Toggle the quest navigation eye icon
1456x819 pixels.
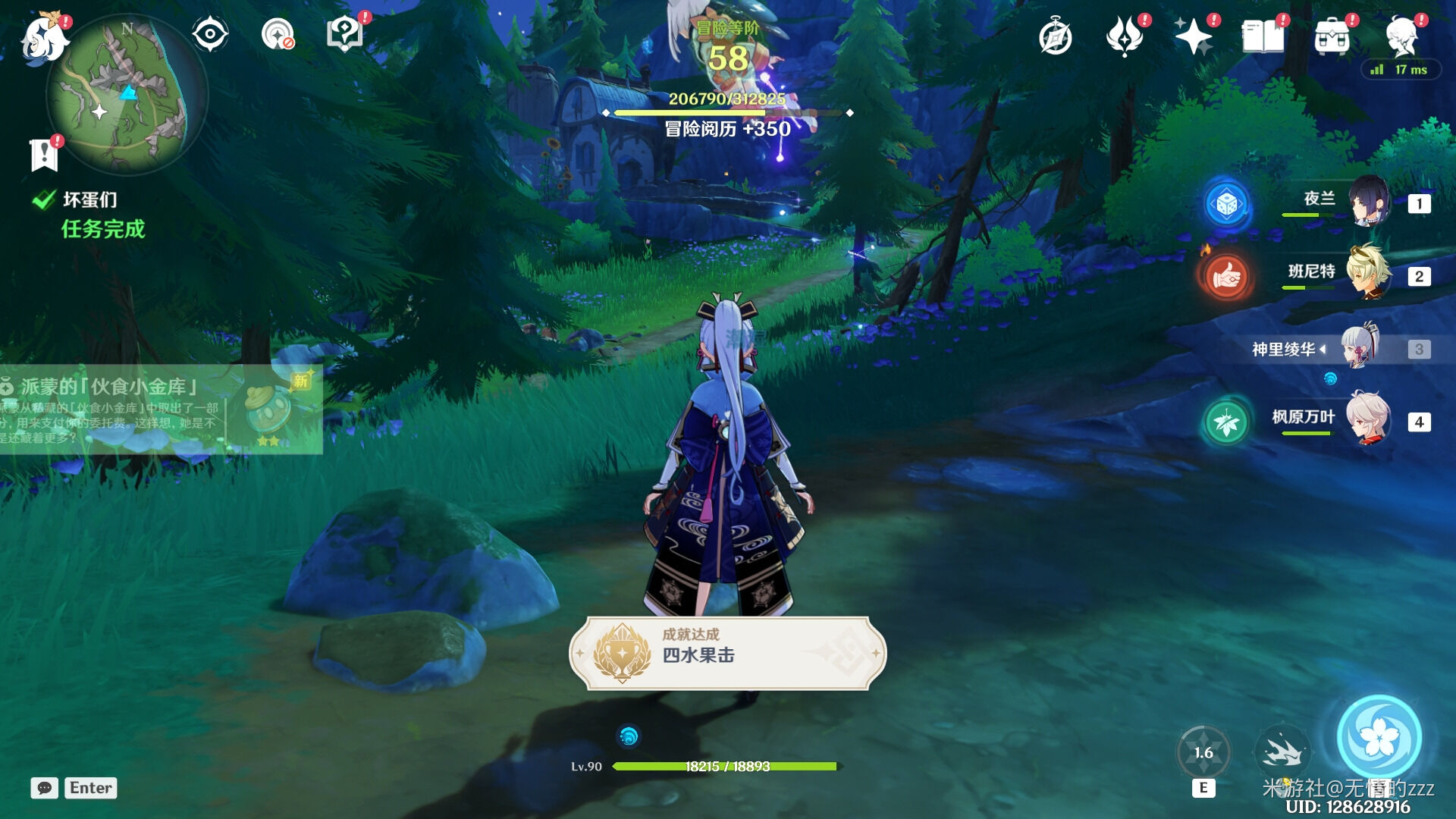[209, 33]
